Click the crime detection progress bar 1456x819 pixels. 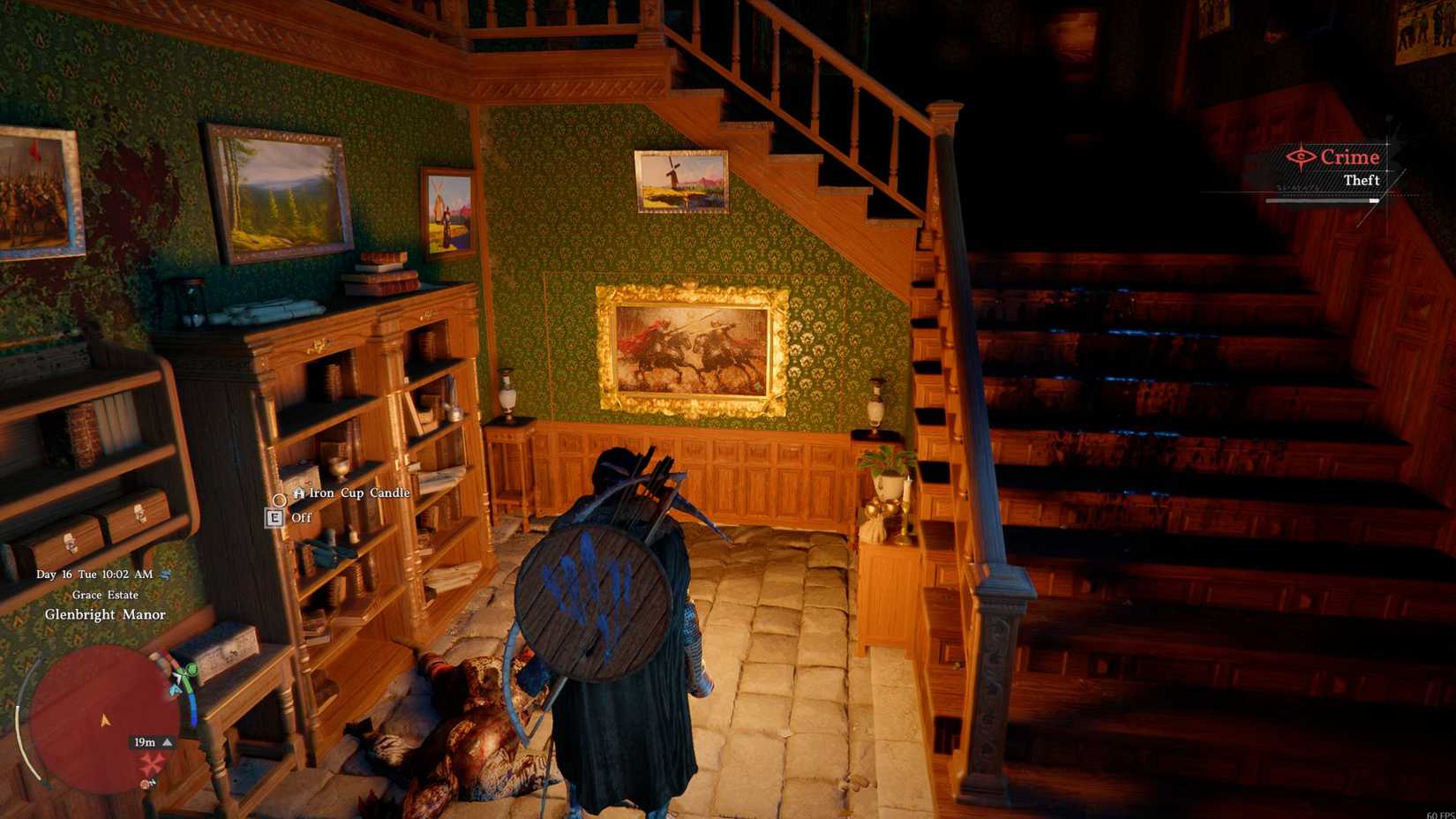[x=1324, y=200]
